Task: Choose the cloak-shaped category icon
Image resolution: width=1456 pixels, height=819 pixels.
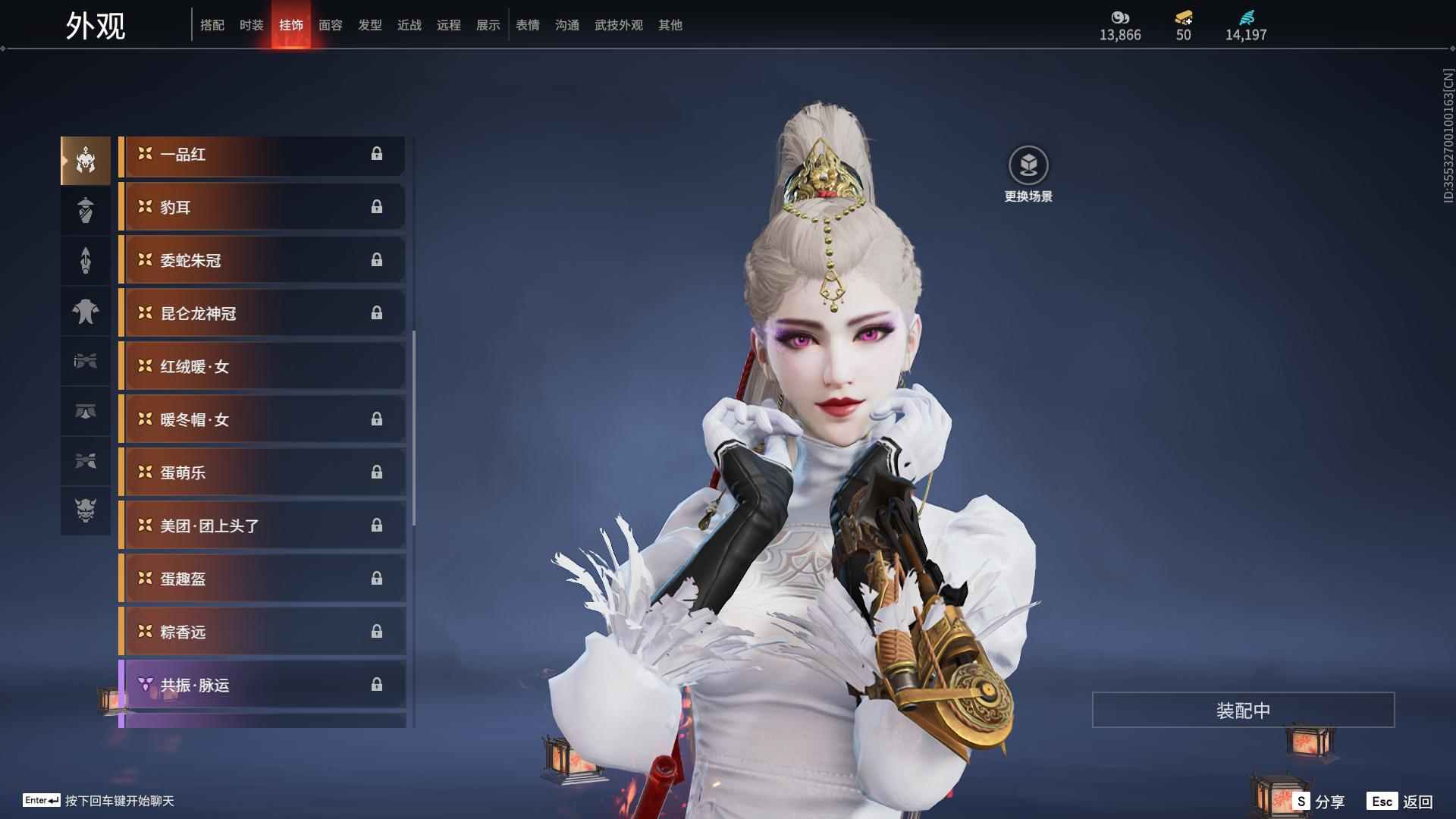Action: (86, 311)
